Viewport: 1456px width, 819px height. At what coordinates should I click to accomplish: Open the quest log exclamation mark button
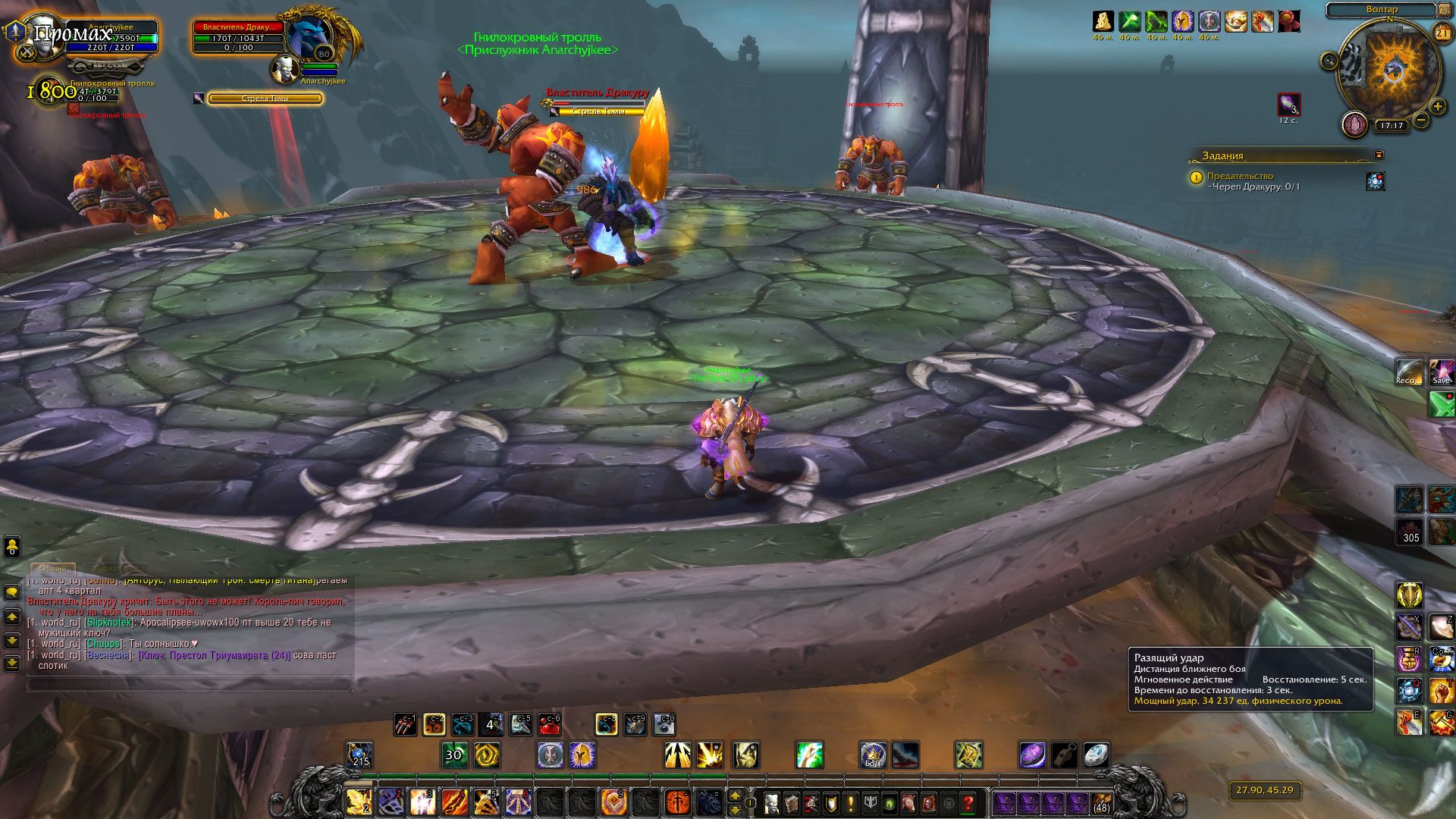850,802
